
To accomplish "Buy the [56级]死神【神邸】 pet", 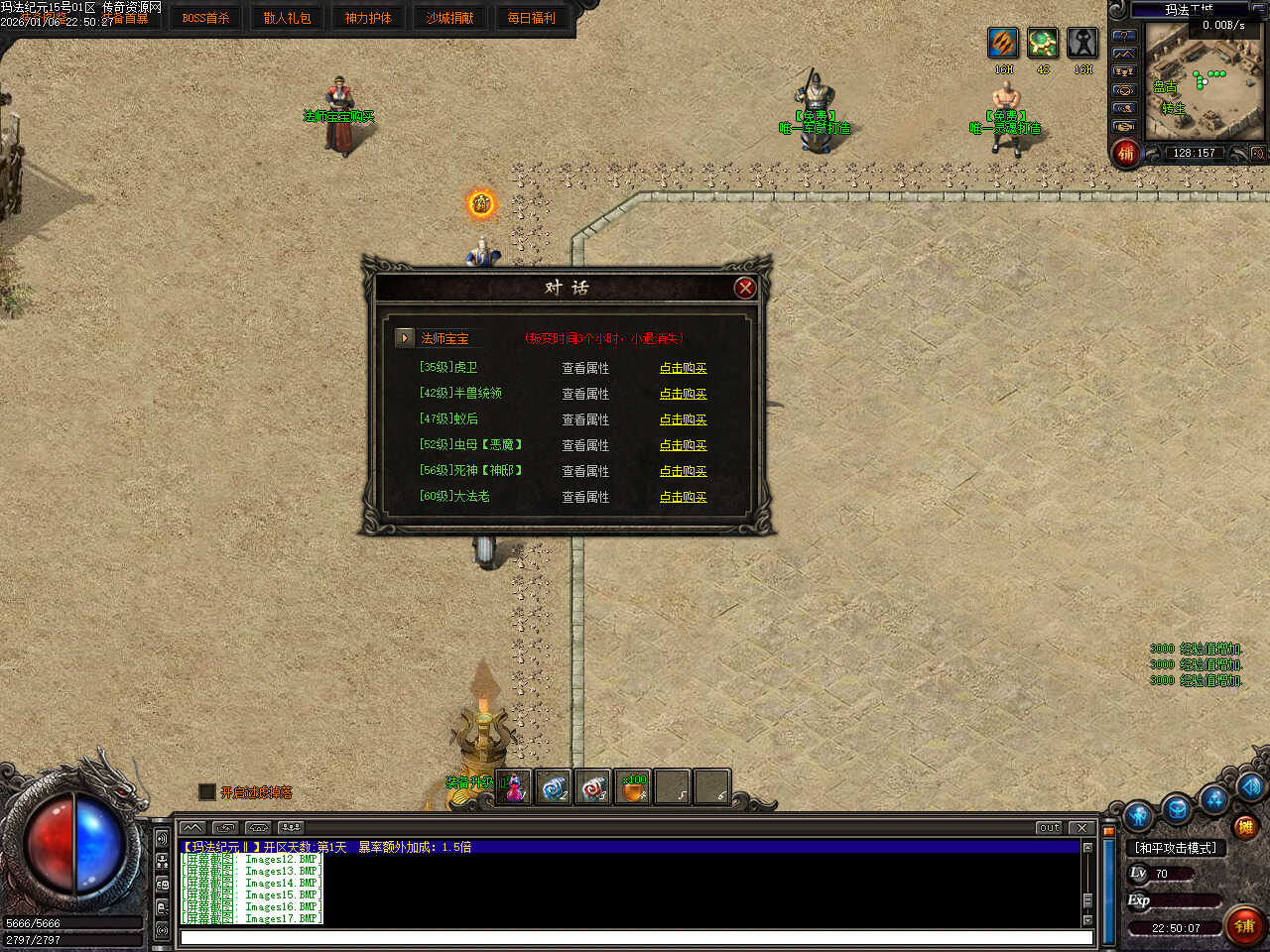I will point(683,471).
